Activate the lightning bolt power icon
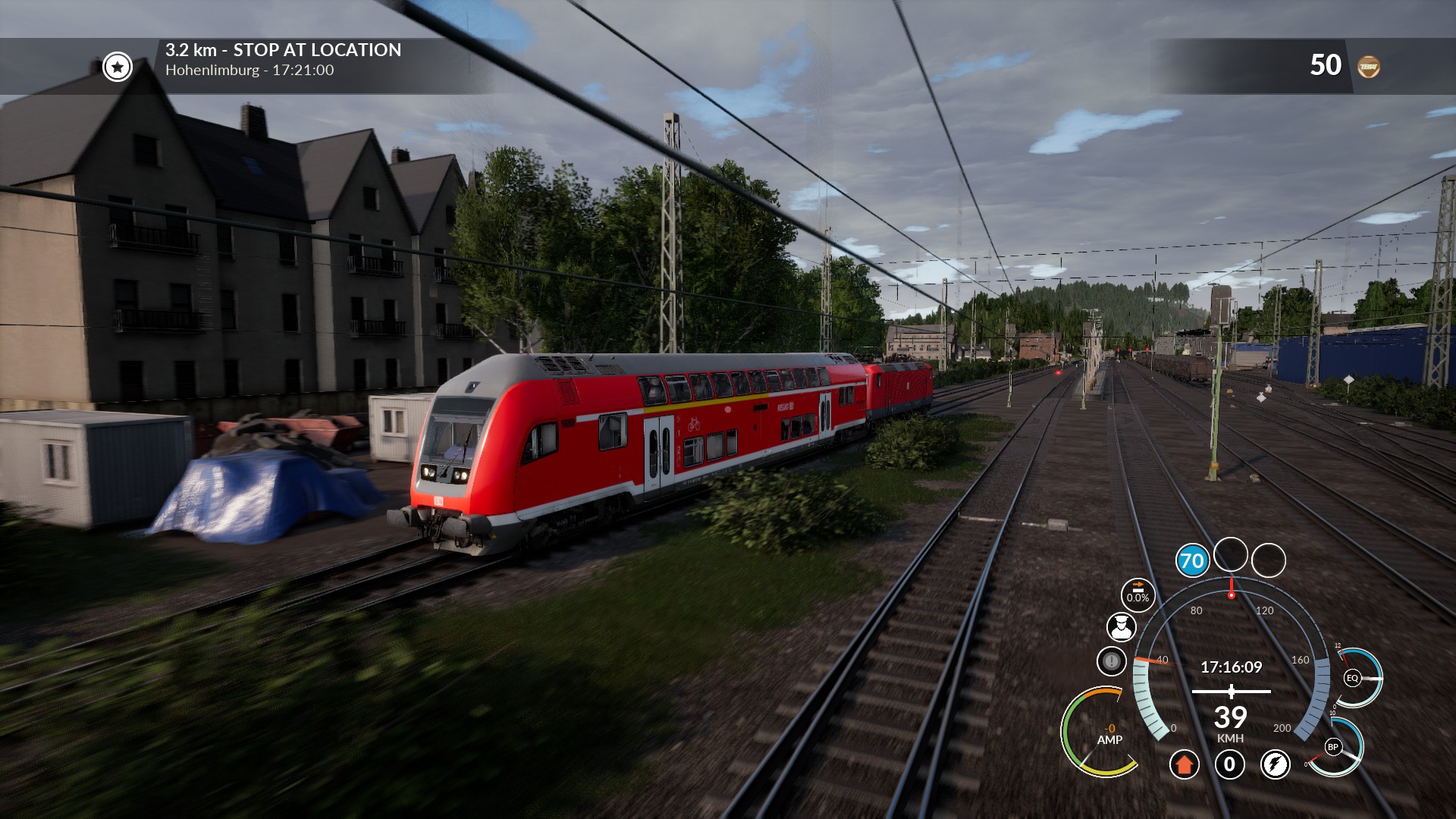The height and width of the screenshot is (819, 1456). [x=1275, y=764]
